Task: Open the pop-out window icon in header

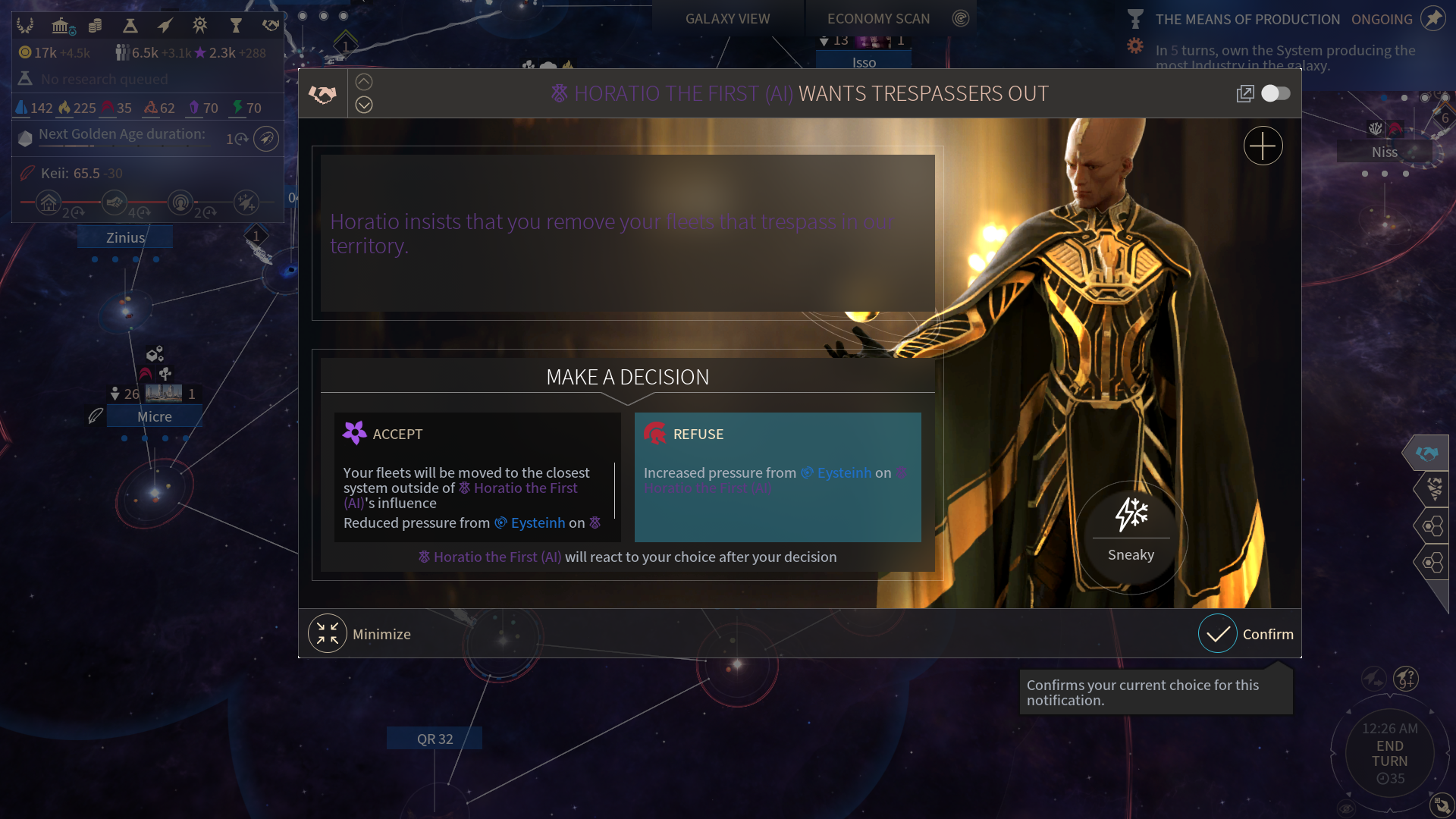Action: click(1244, 93)
